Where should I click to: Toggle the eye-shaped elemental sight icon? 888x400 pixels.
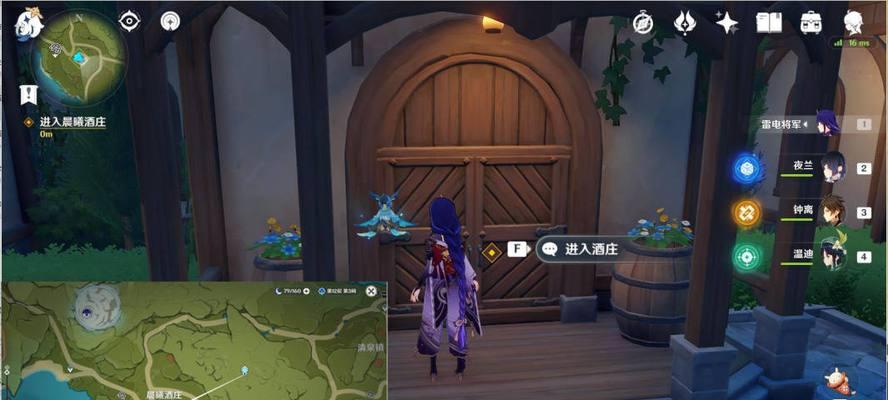pyautogui.click(x=130, y=21)
